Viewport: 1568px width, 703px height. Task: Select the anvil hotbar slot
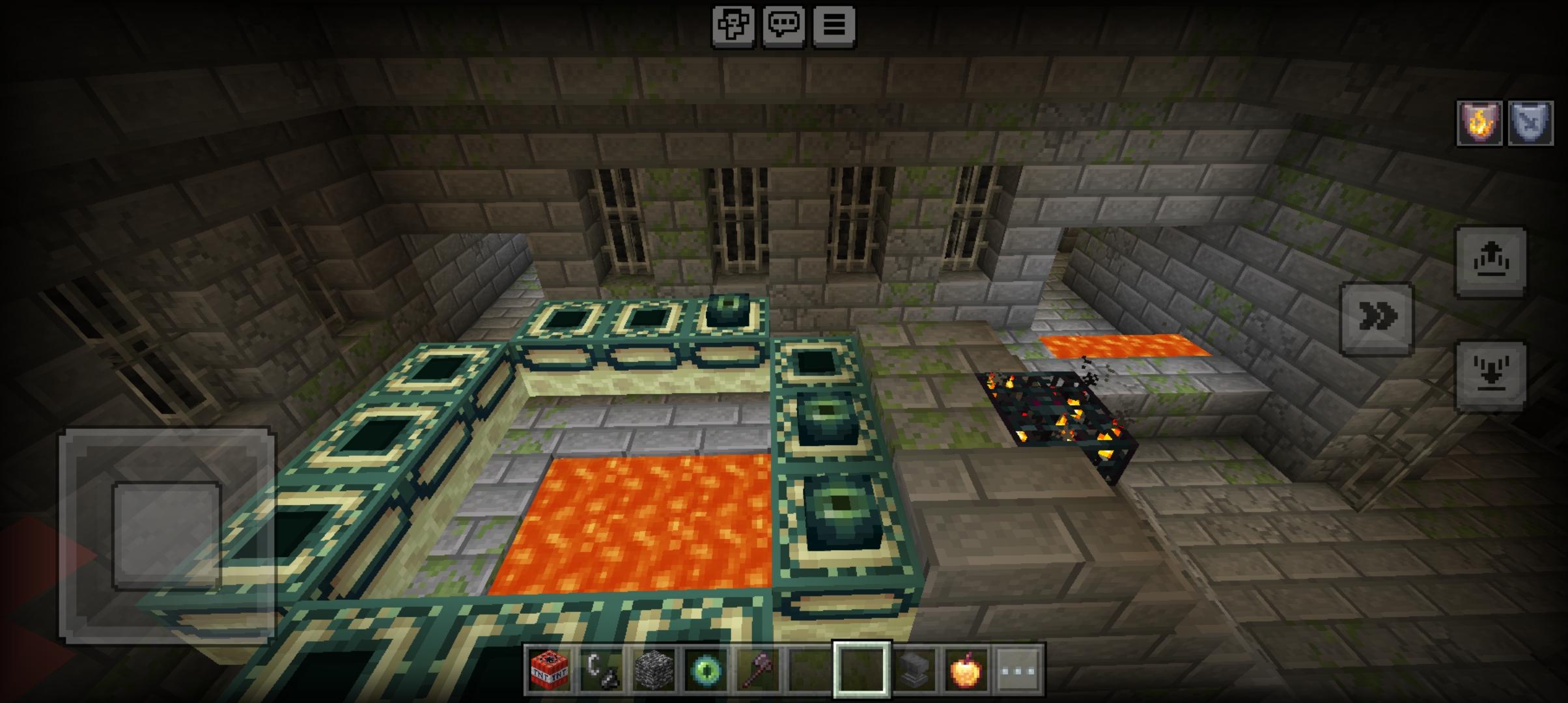pyautogui.click(x=914, y=669)
